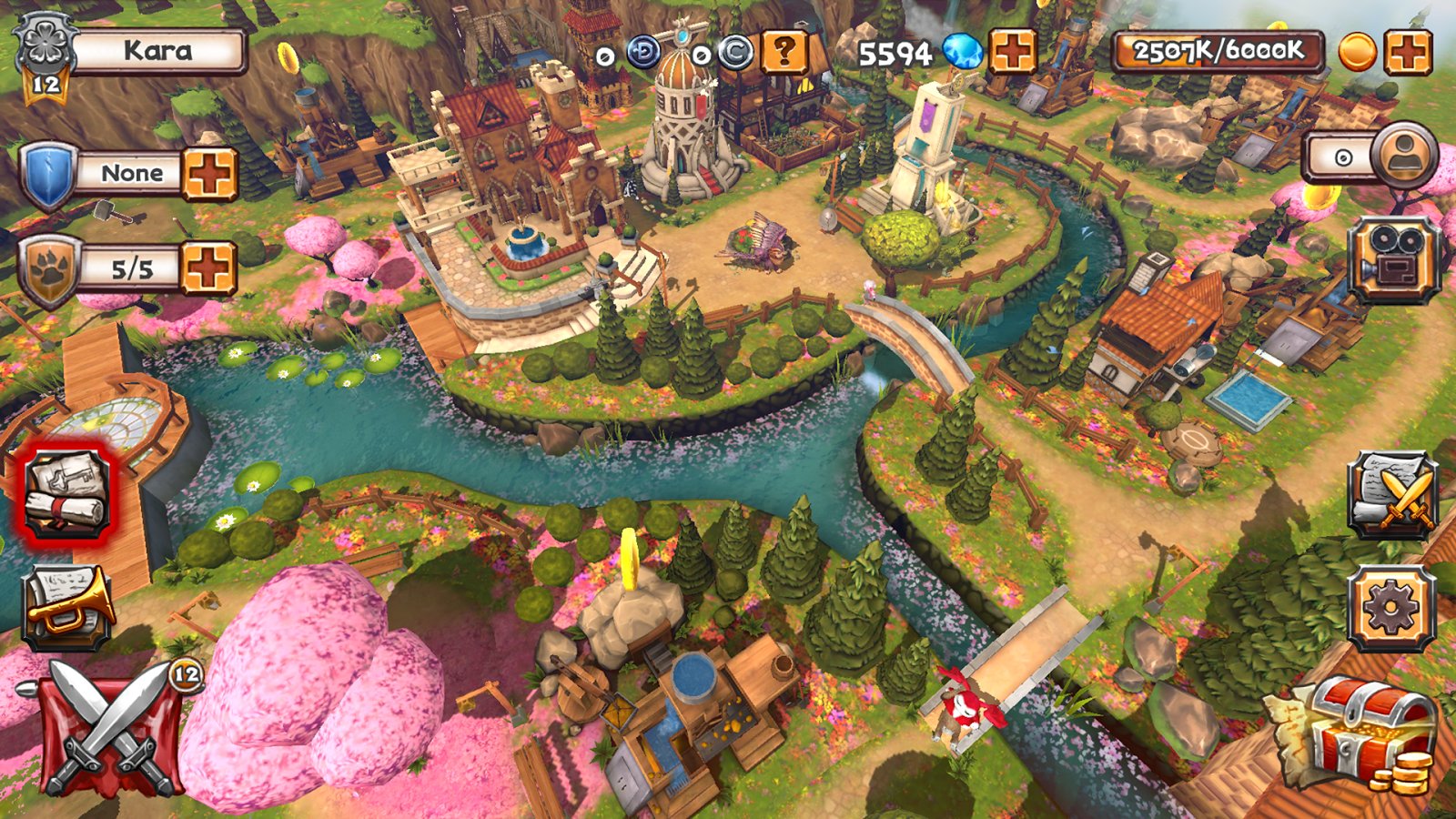Tap the plus next to 5/5 paw counter
This screenshot has height=819, width=1456.
209,268
